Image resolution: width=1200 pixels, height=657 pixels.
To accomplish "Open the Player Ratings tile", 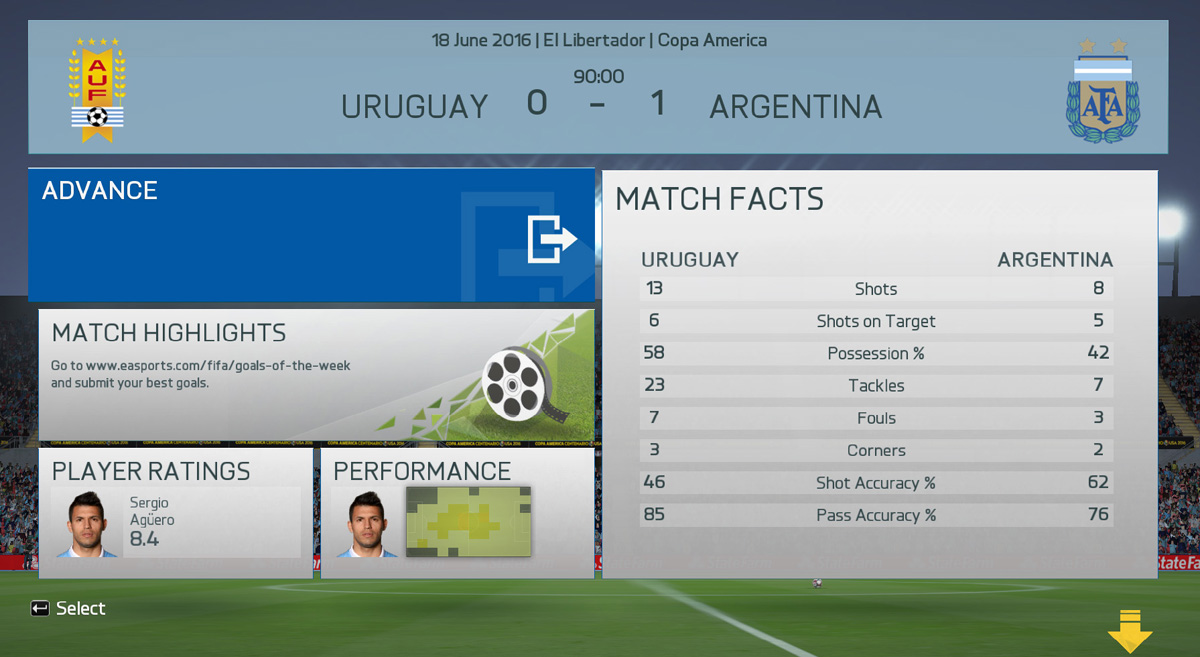I will tap(175, 513).
